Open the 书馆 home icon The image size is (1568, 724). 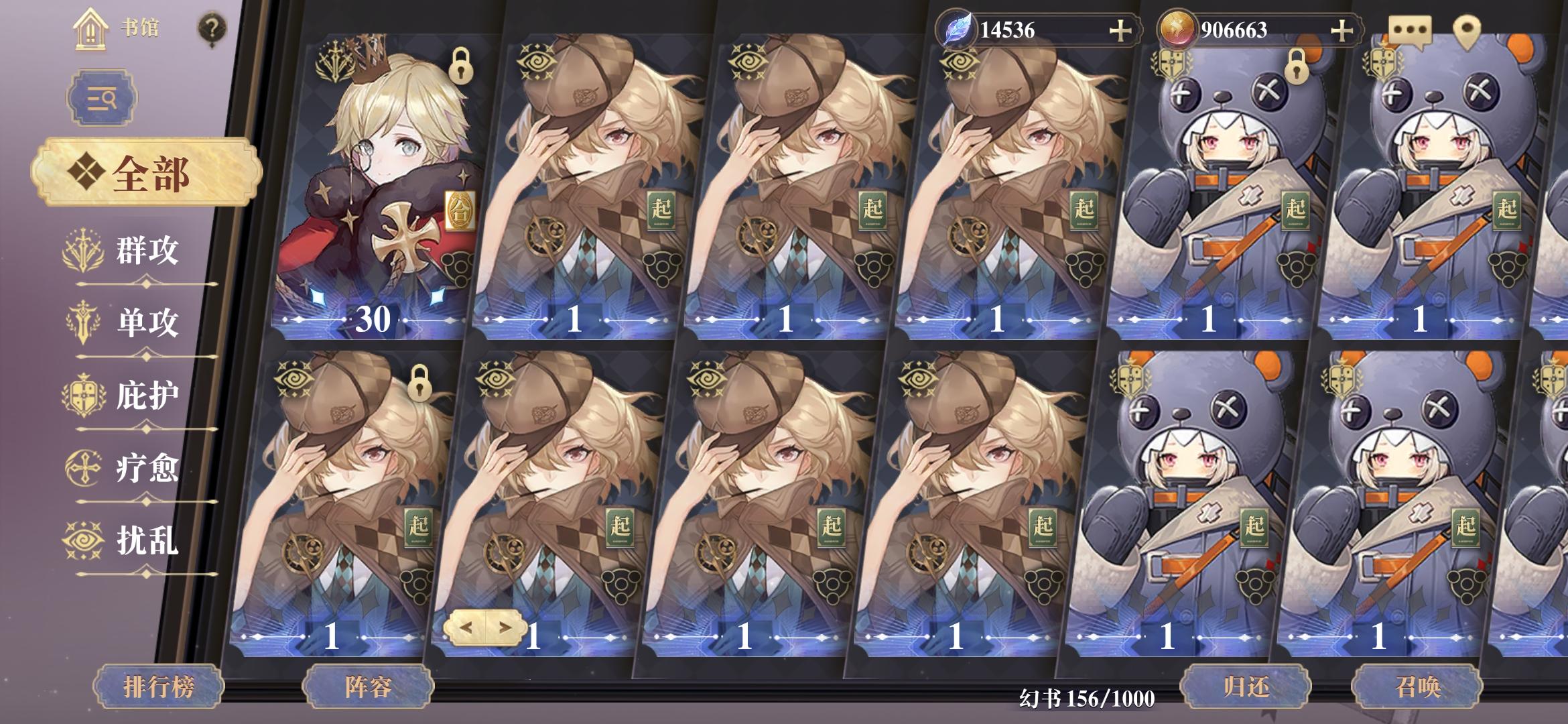[x=90, y=29]
